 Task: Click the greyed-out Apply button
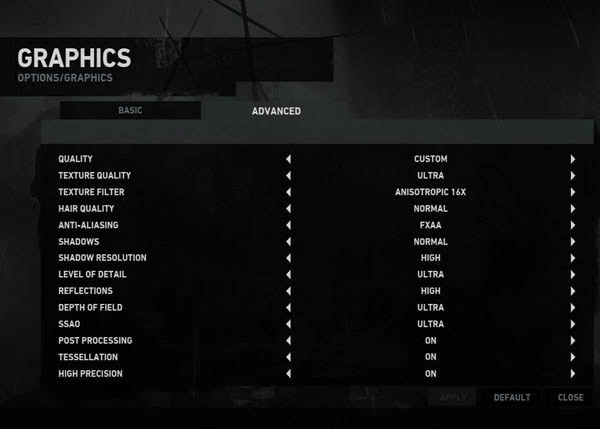pyautogui.click(x=453, y=397)
